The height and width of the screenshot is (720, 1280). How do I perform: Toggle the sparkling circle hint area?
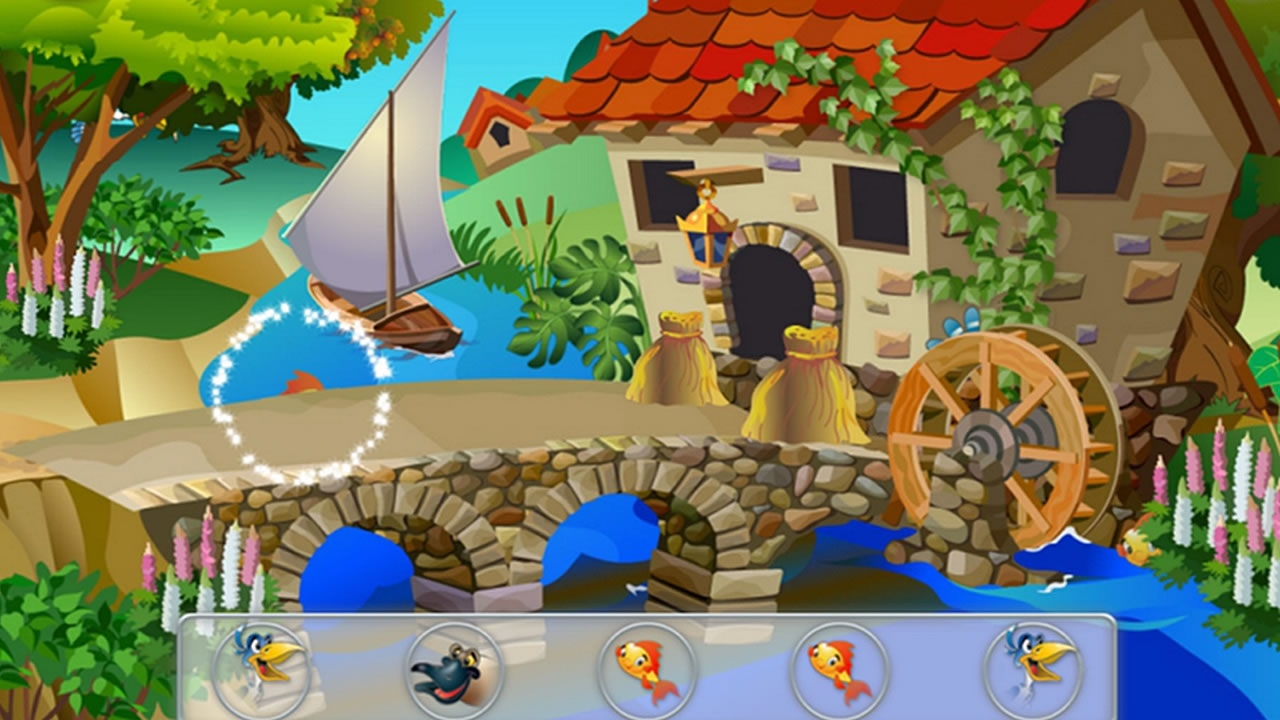(x=305, y=390)
